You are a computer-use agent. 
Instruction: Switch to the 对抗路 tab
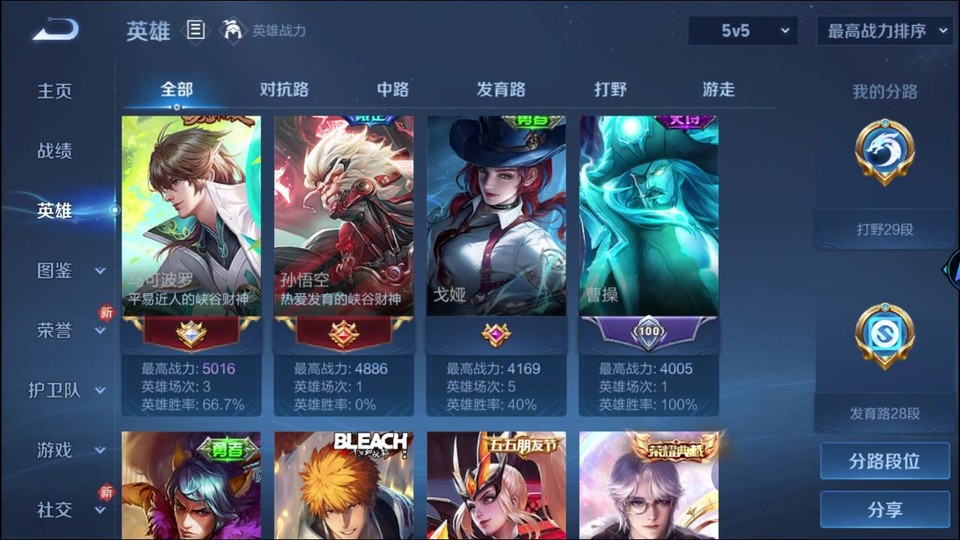pos(284,90)
